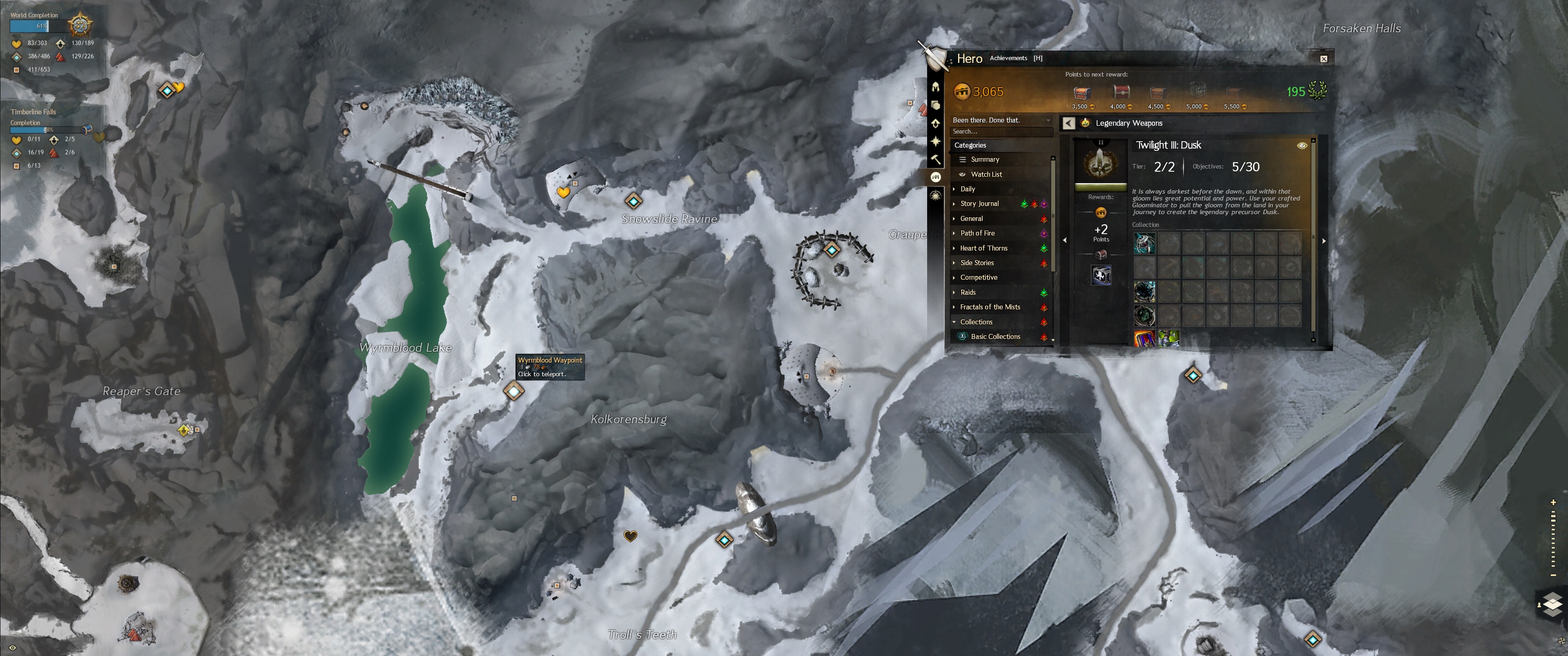Viewport: 1568px width, 656px height.
Task: Expand the Path of Fire category
Action: click(977, 233)
